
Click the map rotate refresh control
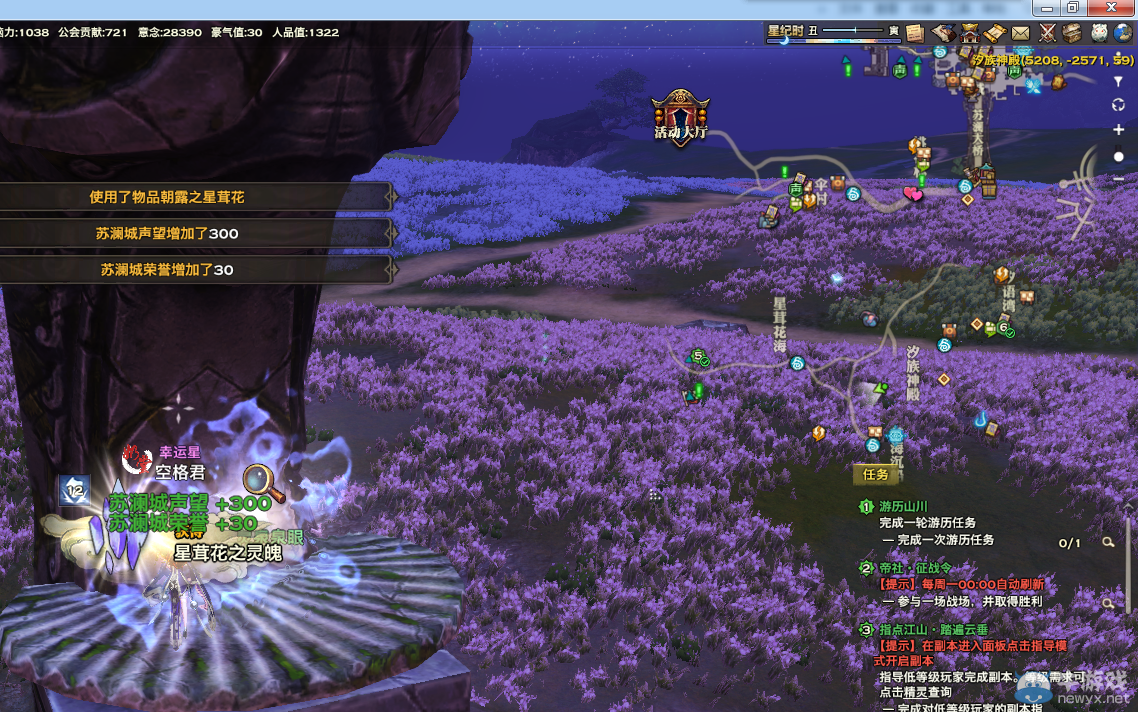[x=1119, y=105]
